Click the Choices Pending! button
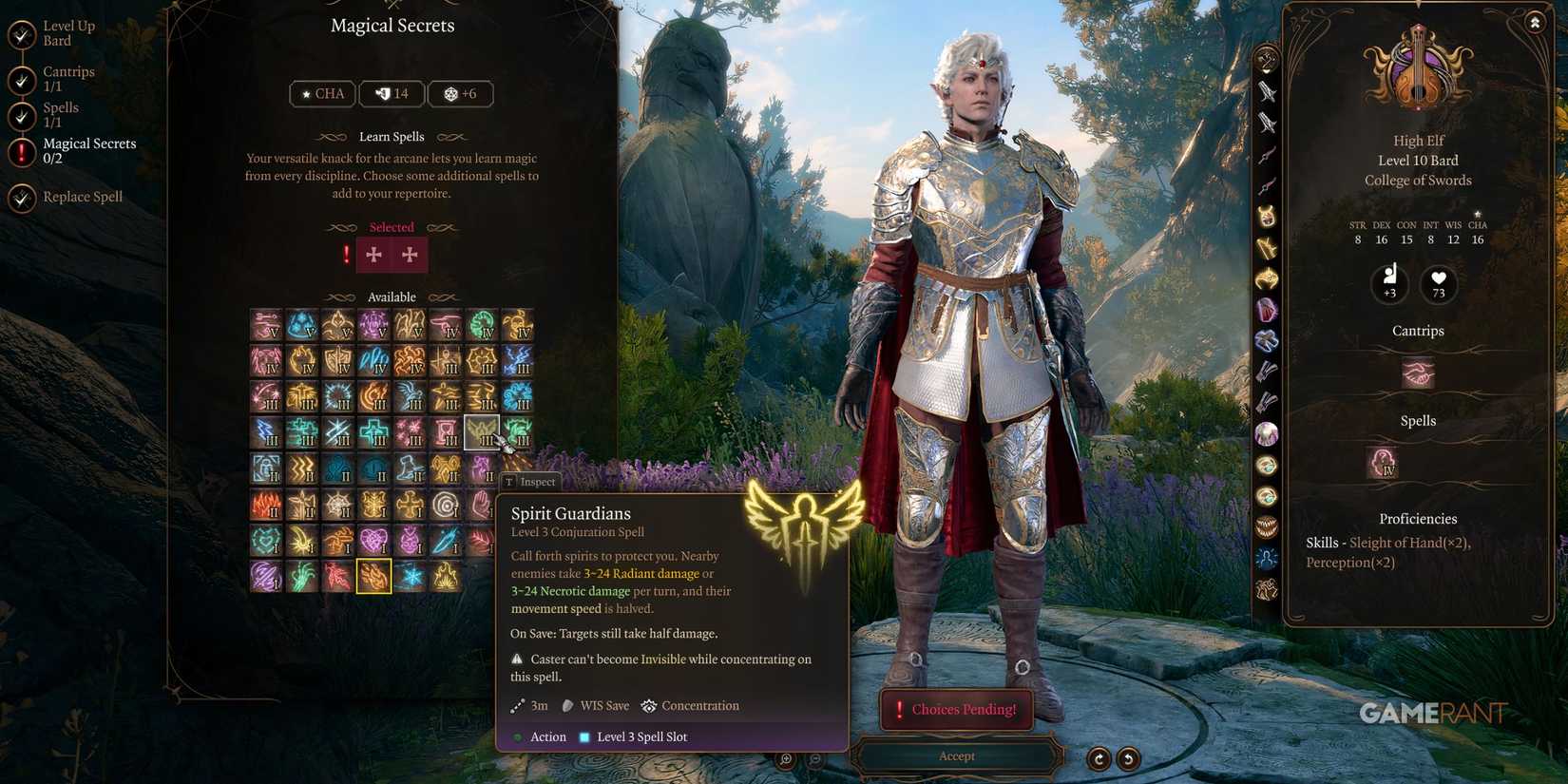Viewport: 1568px width, 784px height. point(956,709)
